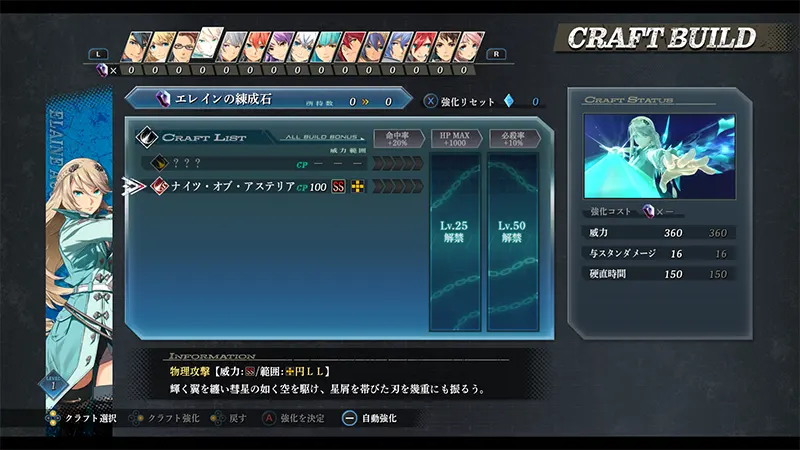This screenshot has height=450, width=800.
Task: Click the 命中率 +20% bonus header
Action: coord(398,137)
